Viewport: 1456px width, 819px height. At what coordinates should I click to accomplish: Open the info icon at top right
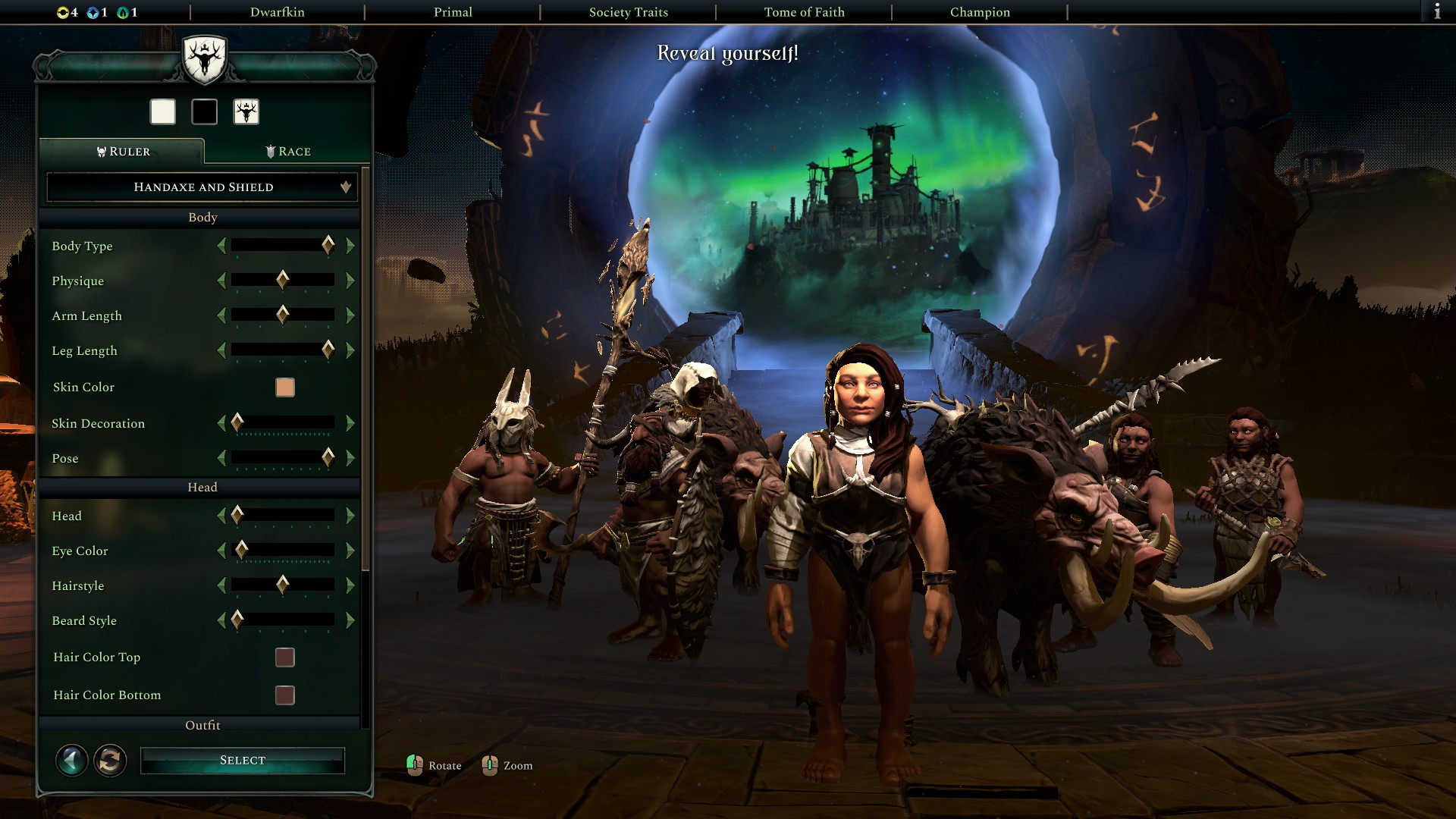tap(1439, 12)
